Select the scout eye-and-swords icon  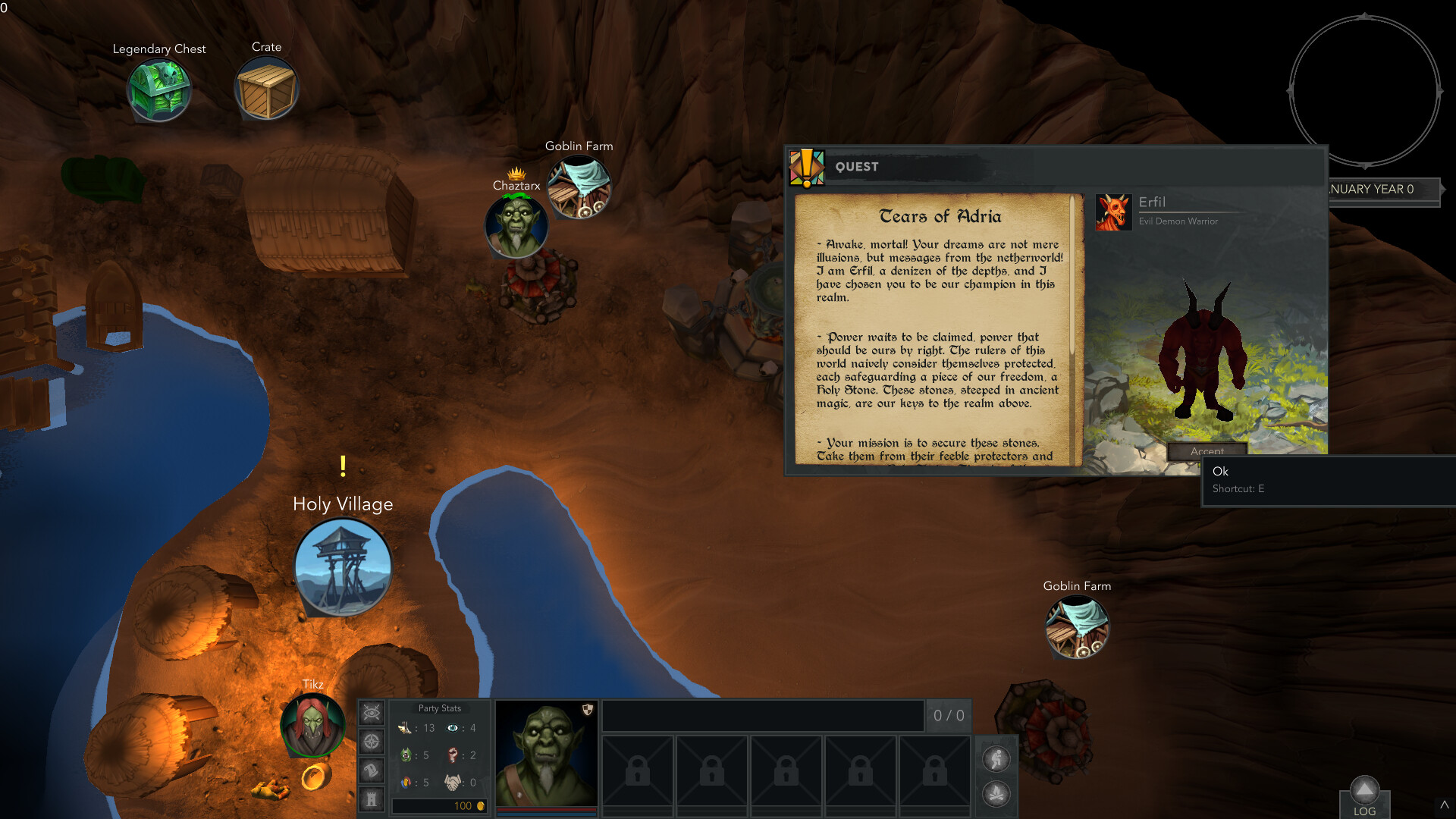pos(371,712)
